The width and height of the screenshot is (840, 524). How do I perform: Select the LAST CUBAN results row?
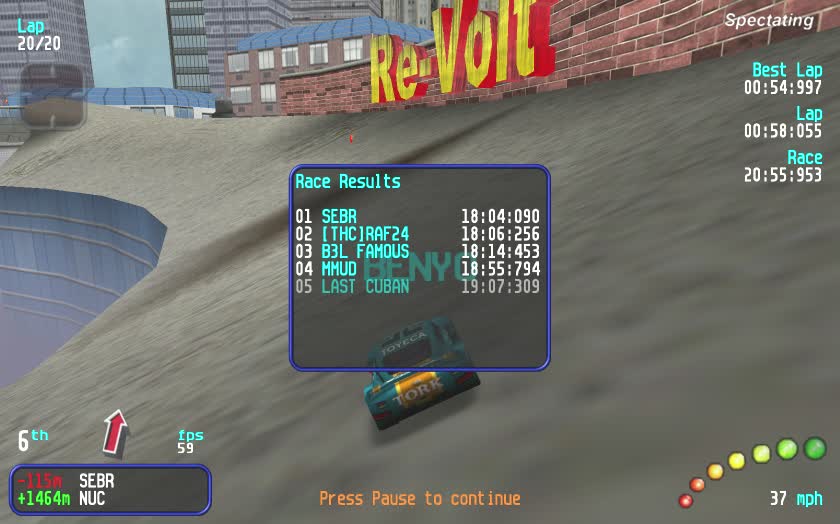417,287
